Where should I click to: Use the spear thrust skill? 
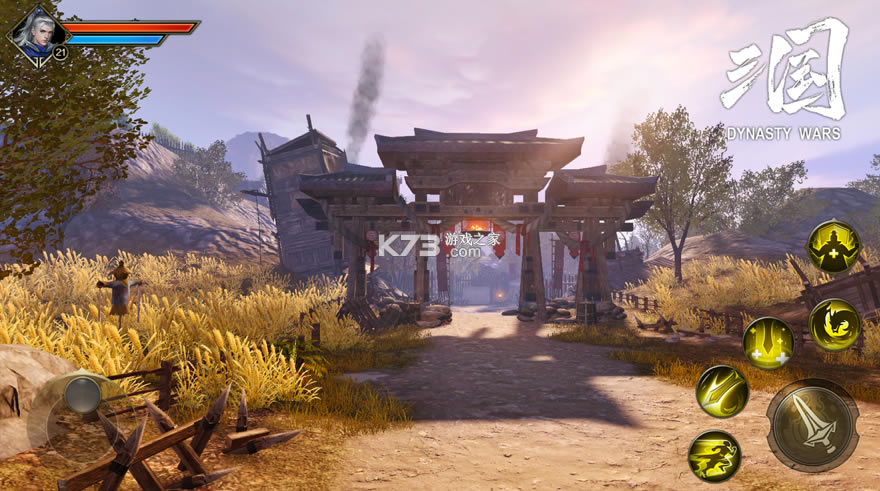(x=722, y=391)
